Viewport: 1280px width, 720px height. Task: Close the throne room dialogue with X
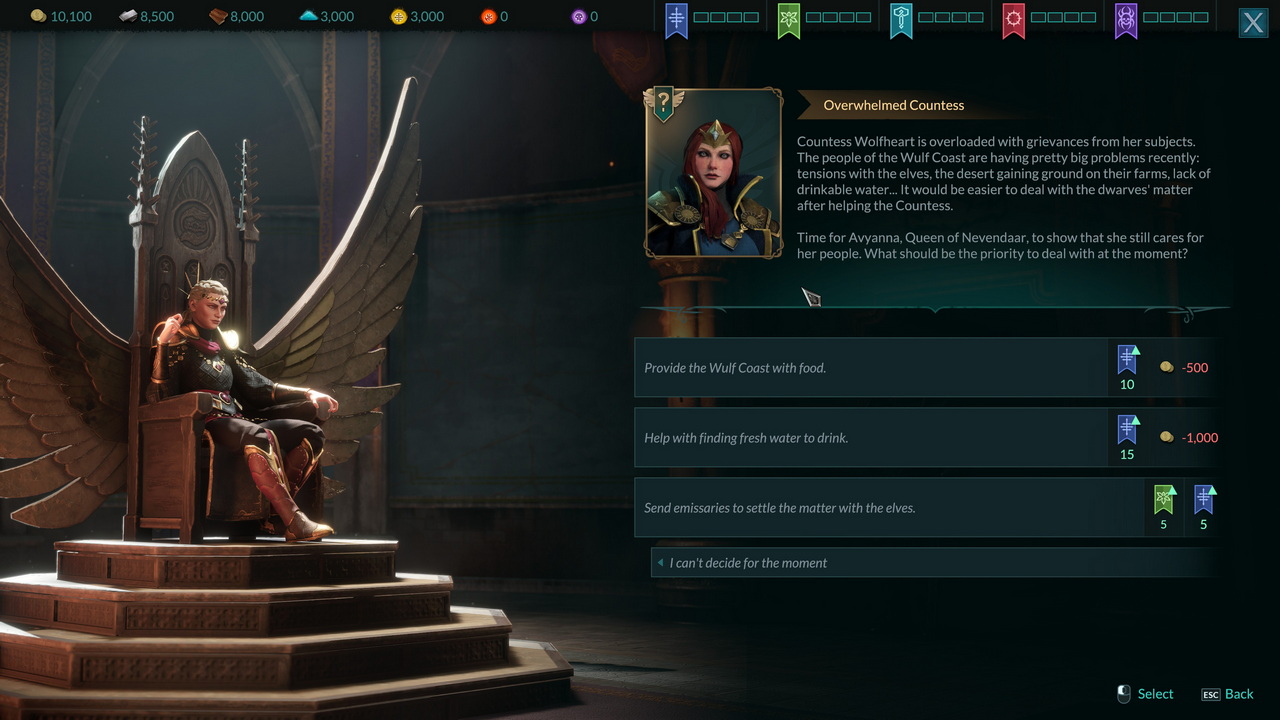coord(1253,23)
